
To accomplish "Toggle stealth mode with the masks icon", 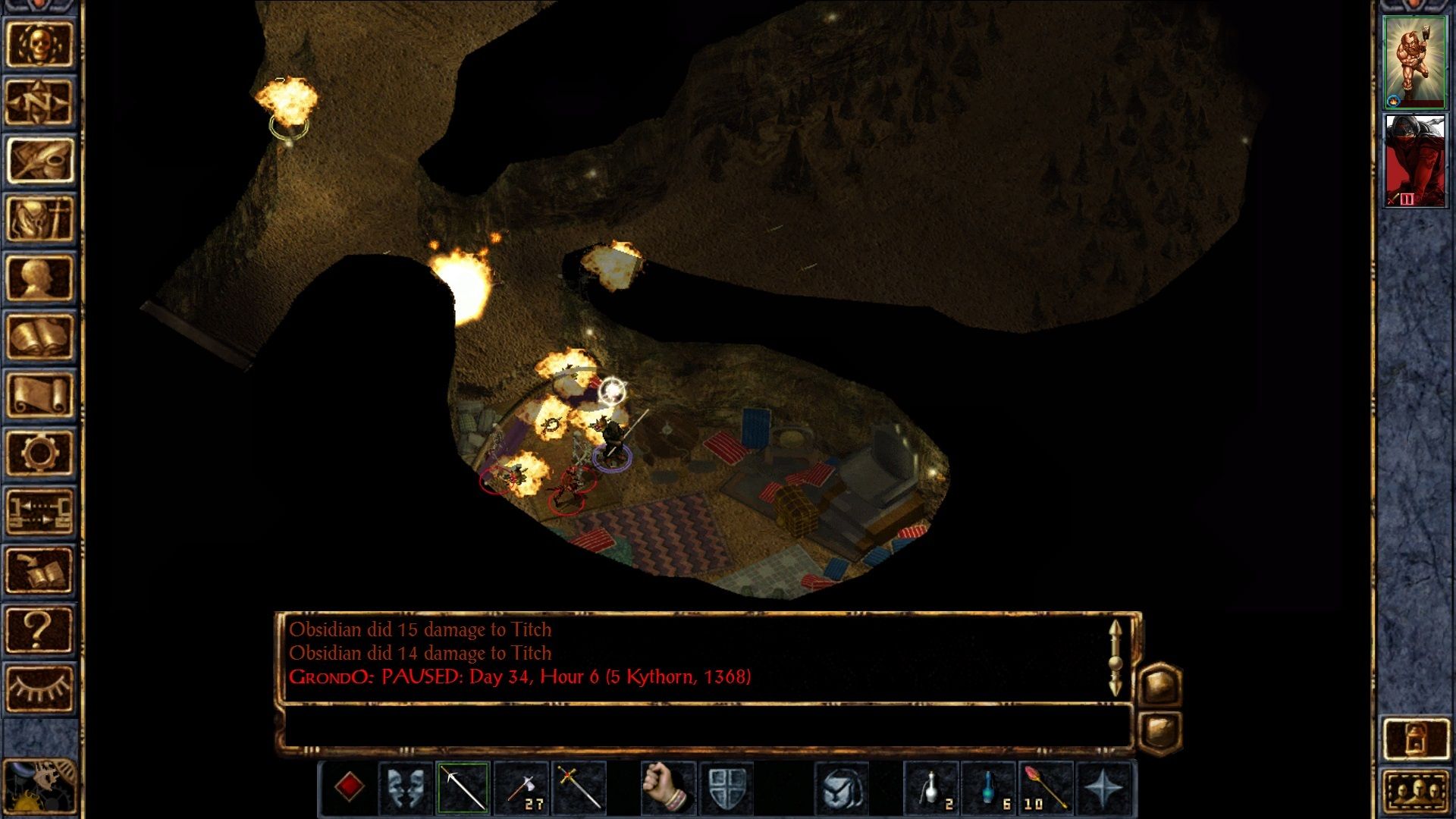I will [x=407, y=787].
